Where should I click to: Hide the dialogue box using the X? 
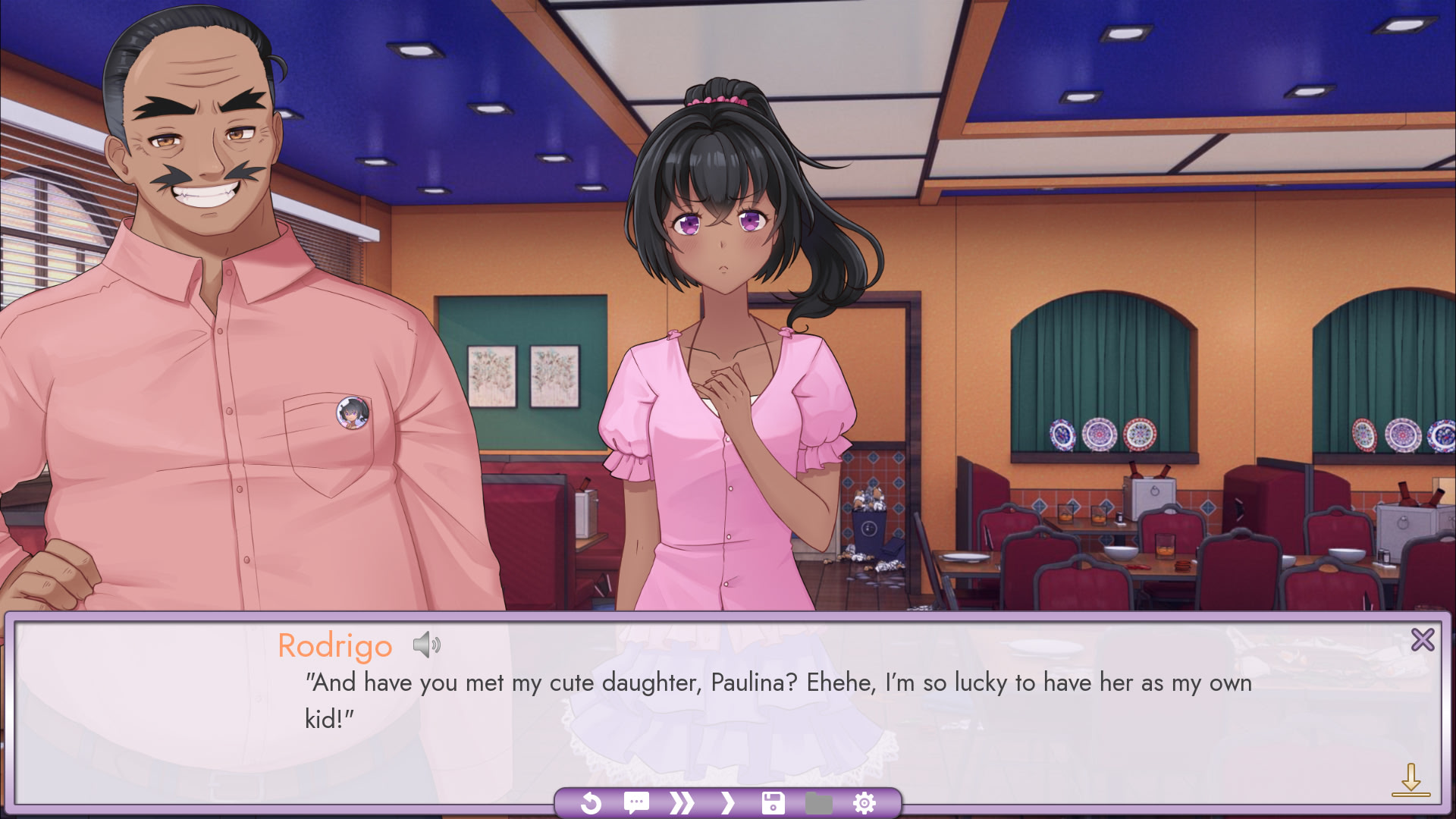tap(1423, 639)
